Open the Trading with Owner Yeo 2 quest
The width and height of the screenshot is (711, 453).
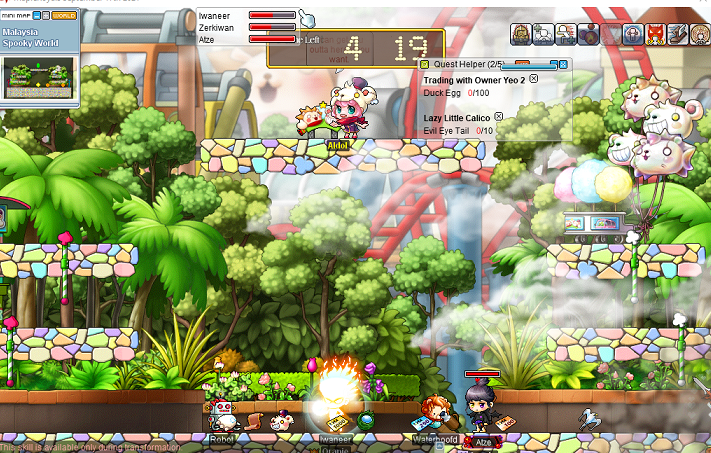pos(474,79)
